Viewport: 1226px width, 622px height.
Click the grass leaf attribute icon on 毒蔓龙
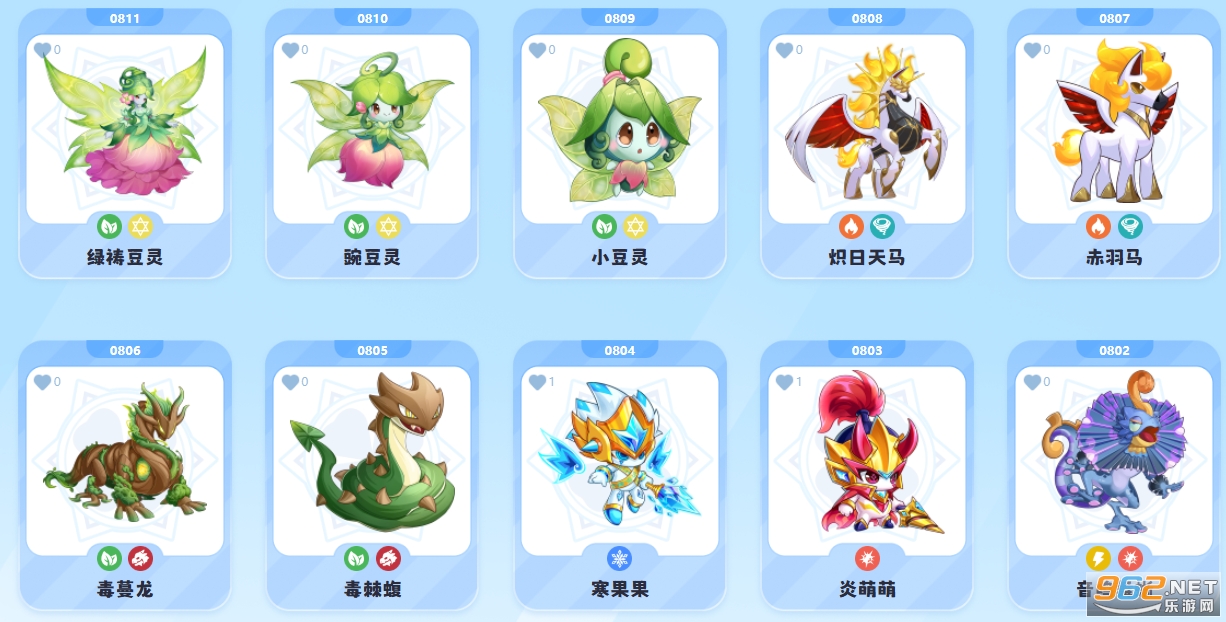click(x=109, y=558)
